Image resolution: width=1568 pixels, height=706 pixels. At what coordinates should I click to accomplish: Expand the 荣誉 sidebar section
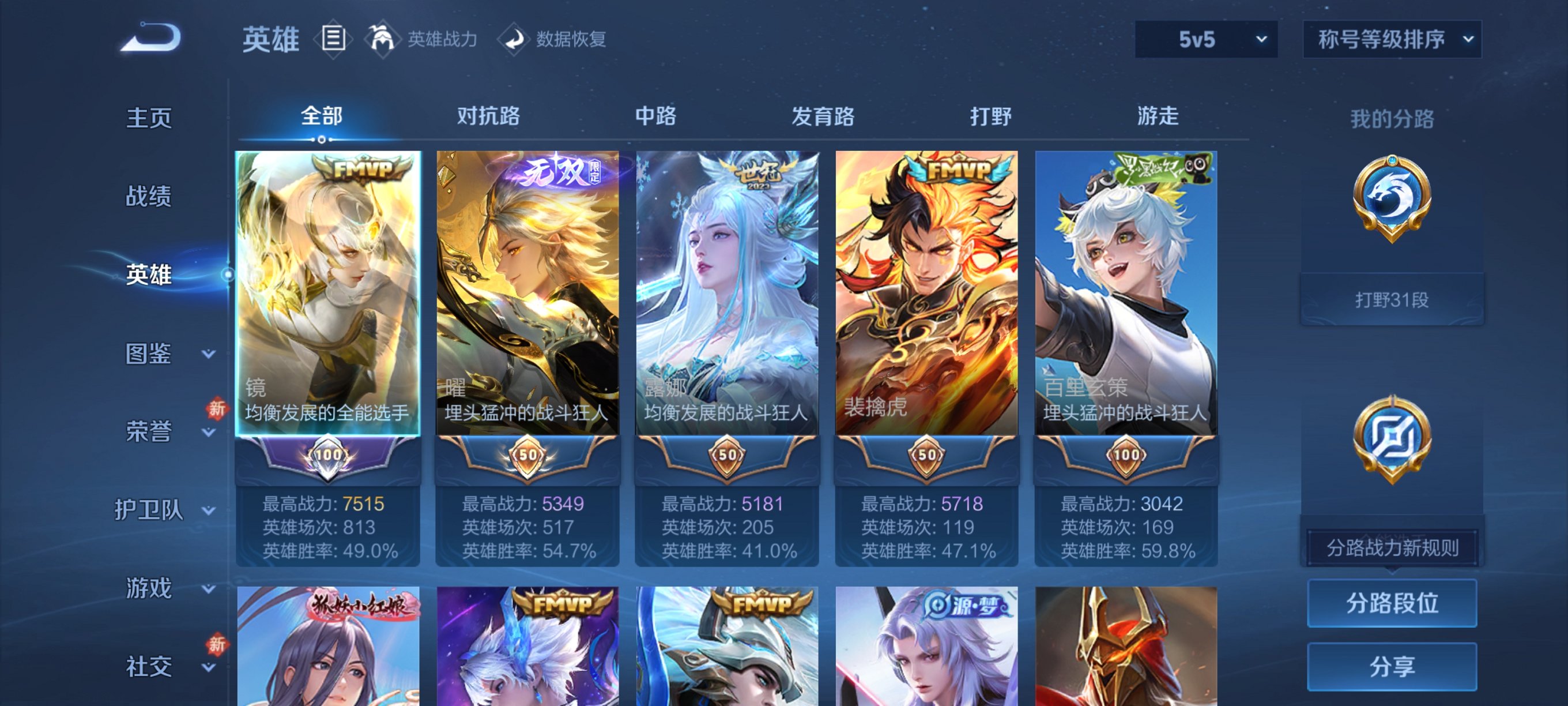pos(149,433)
